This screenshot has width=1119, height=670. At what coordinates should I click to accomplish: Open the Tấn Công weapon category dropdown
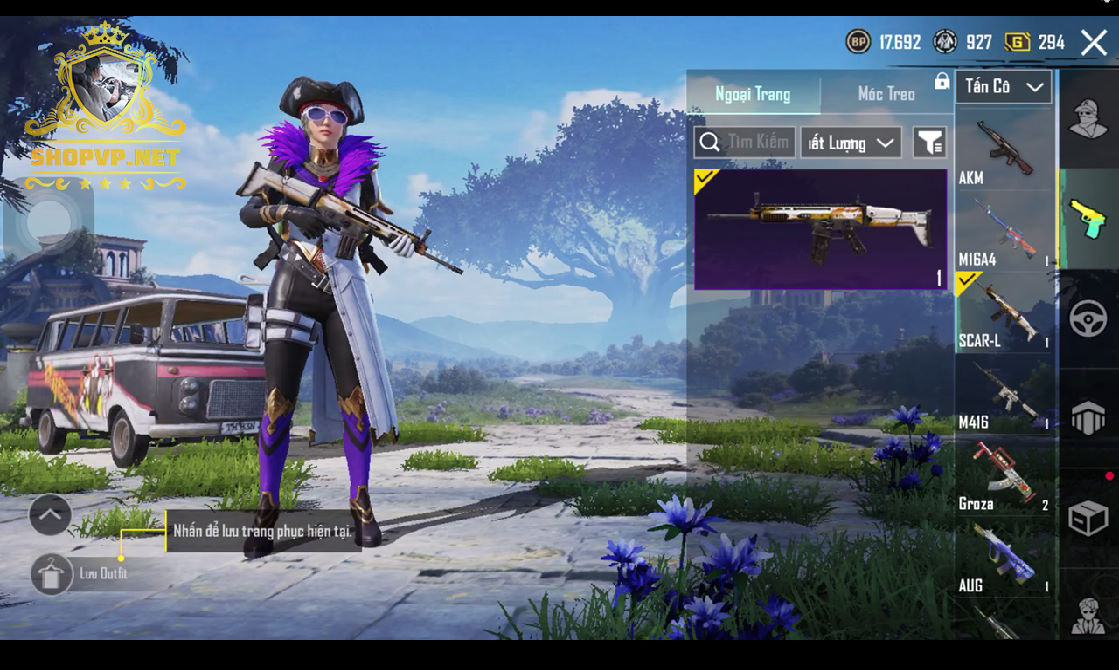point(1003,87)
